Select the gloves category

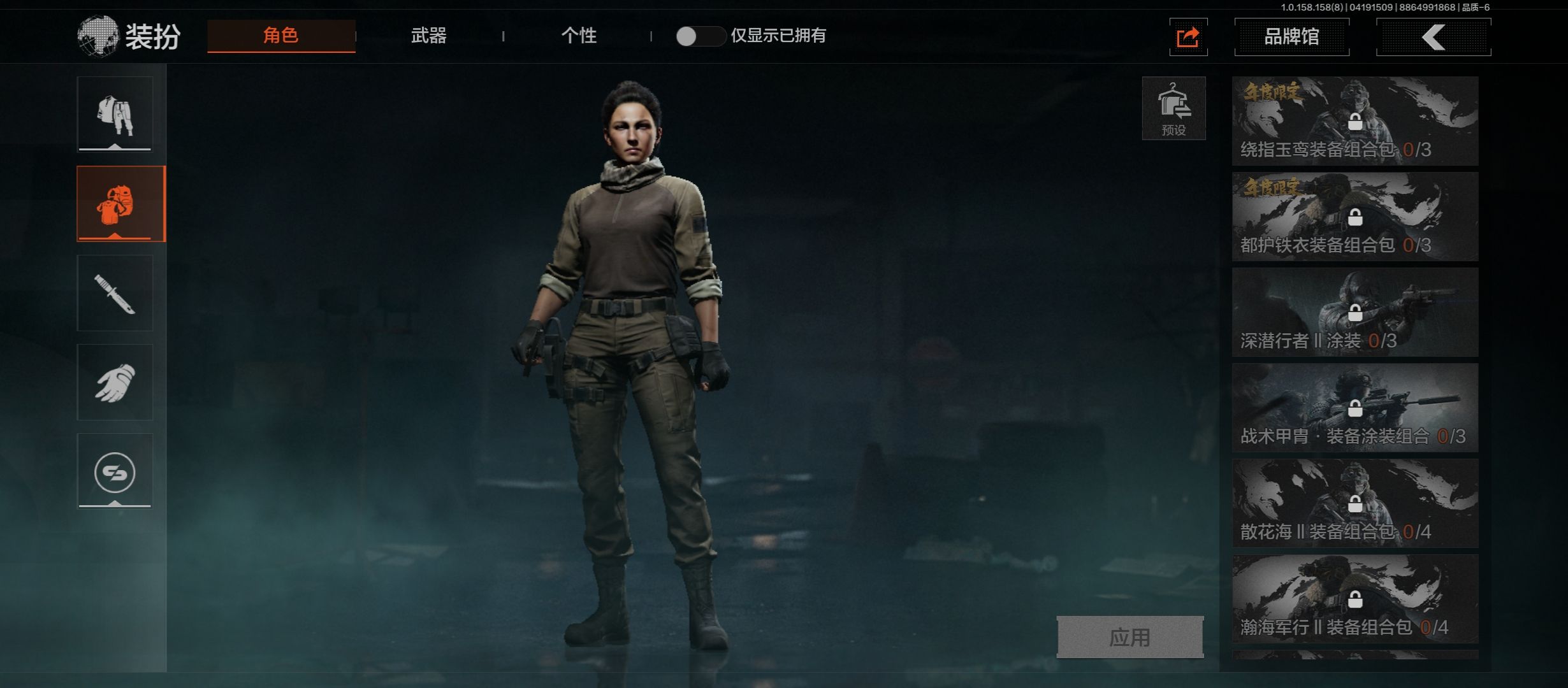coord(115,382)
